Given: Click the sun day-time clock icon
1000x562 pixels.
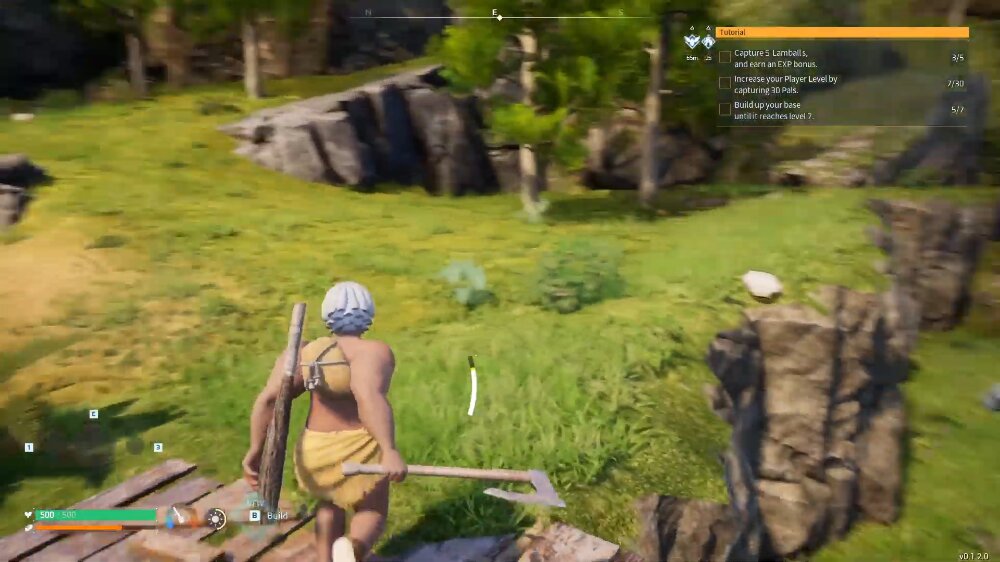Looking at the screenshot, I should (x=215, y=517).
